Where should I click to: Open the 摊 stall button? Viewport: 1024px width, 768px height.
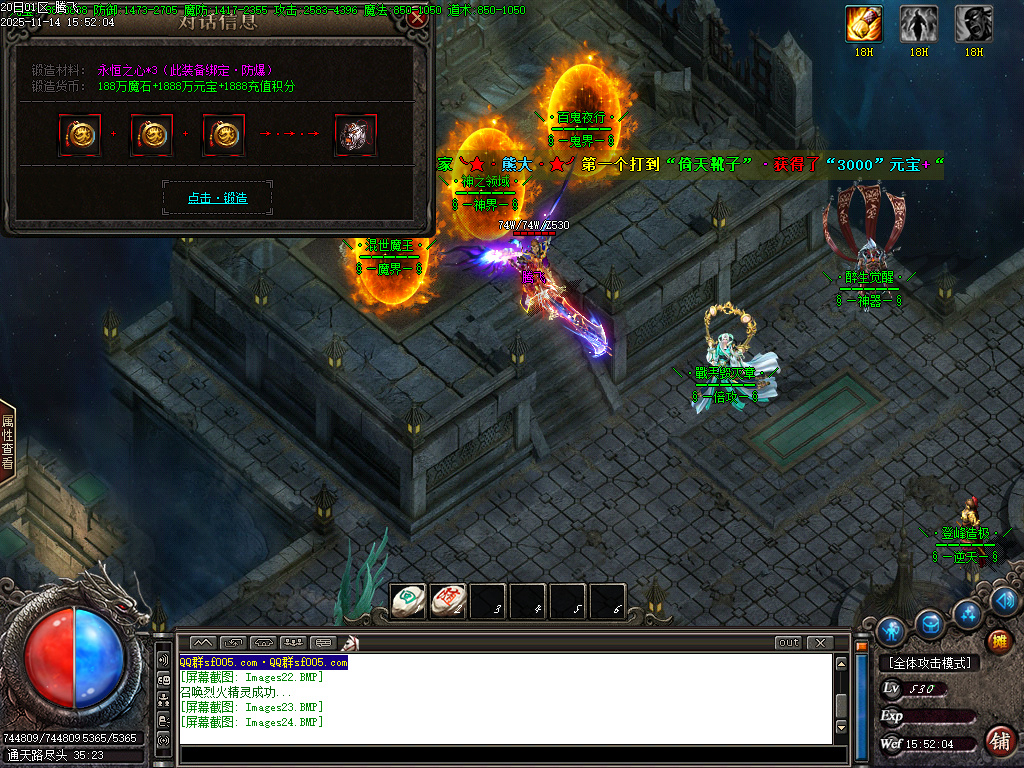click(998, 641)
